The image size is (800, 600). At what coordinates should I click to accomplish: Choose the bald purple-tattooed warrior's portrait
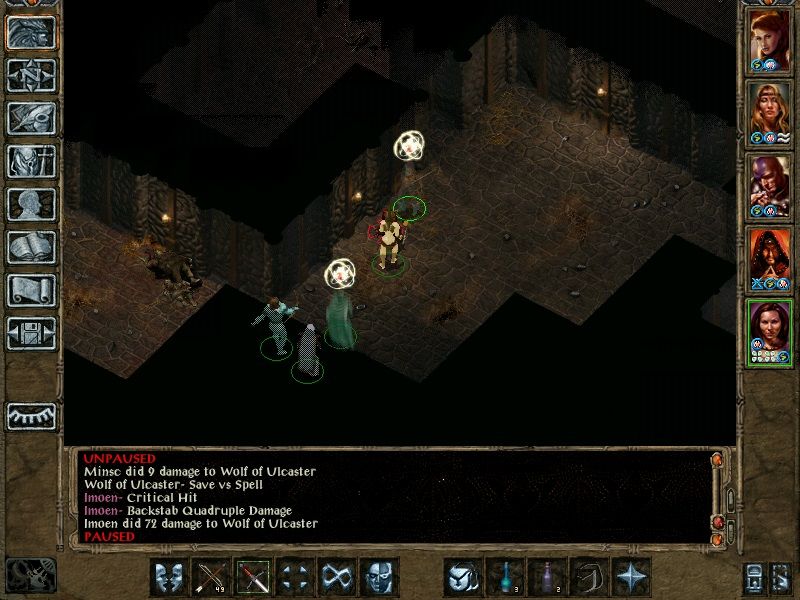(770, 186)
